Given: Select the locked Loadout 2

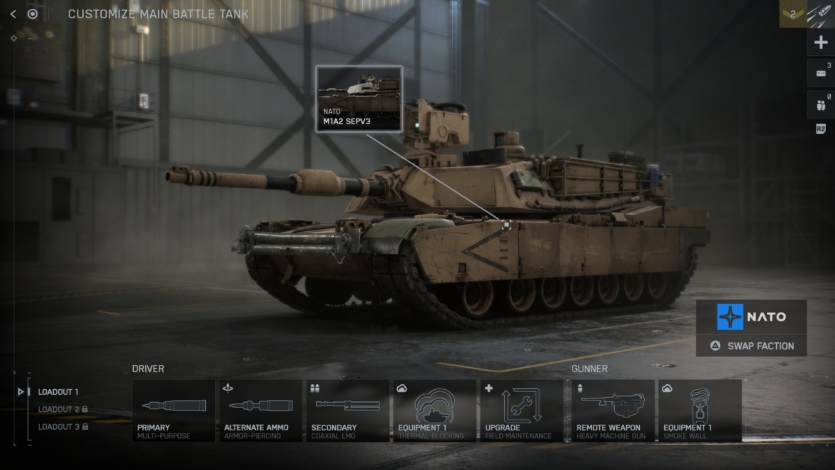Looking at the screenshot, I should pos(62,409).
